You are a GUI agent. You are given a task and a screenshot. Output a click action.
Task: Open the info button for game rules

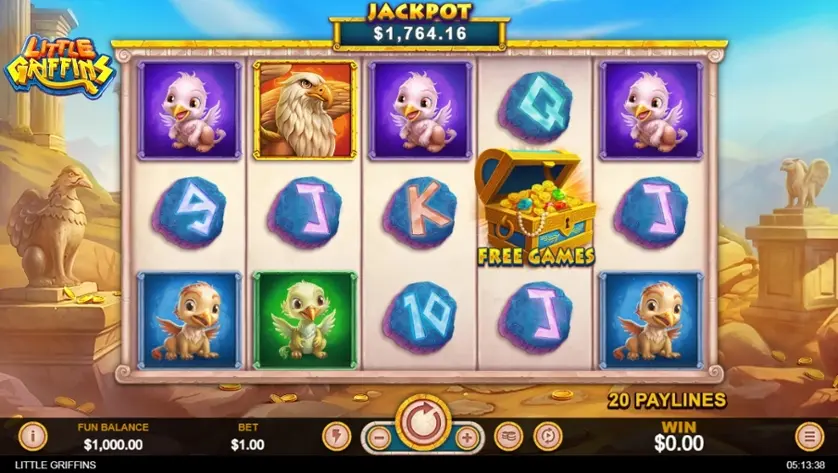point(32,436)
